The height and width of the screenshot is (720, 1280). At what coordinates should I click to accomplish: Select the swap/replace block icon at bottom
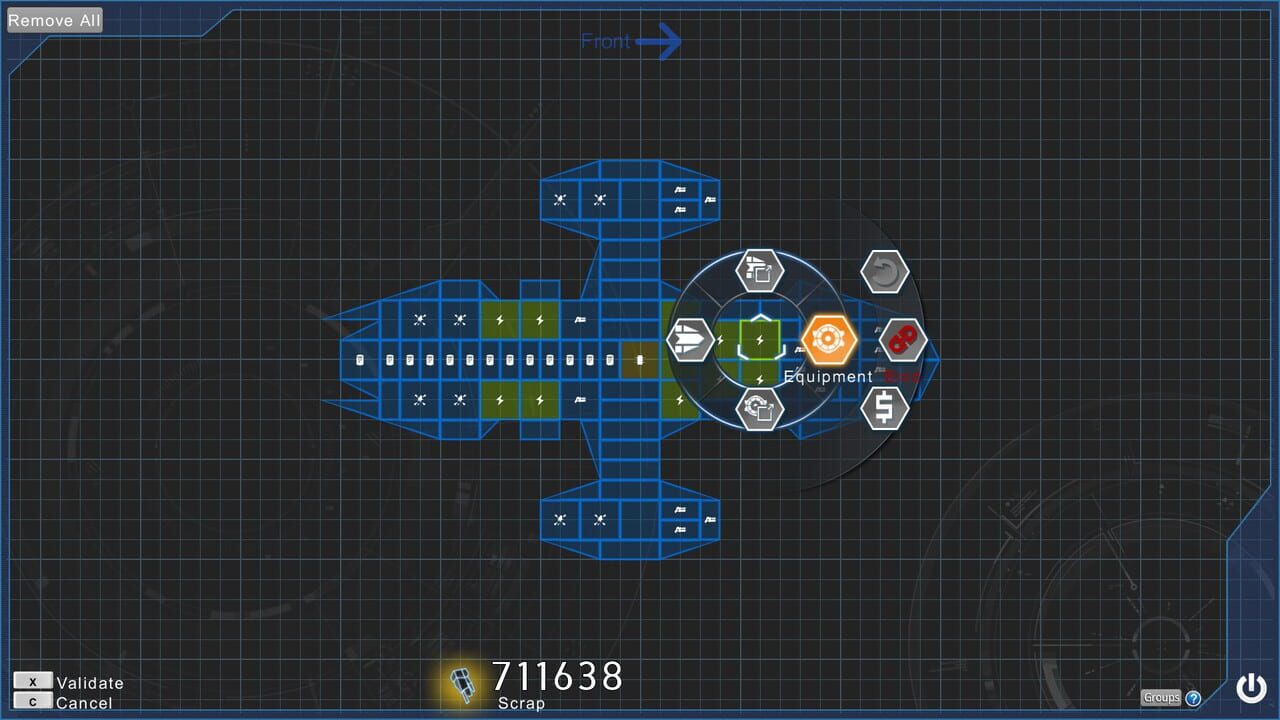(x=760, y=410)
